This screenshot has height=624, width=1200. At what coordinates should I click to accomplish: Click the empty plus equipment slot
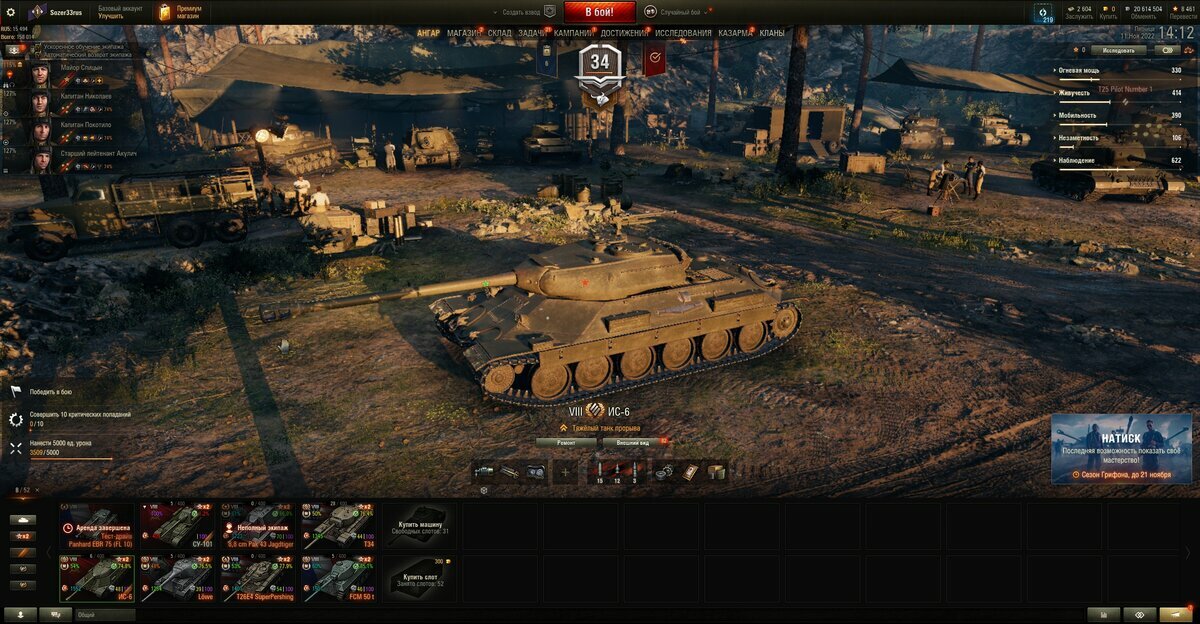(566, 471)
